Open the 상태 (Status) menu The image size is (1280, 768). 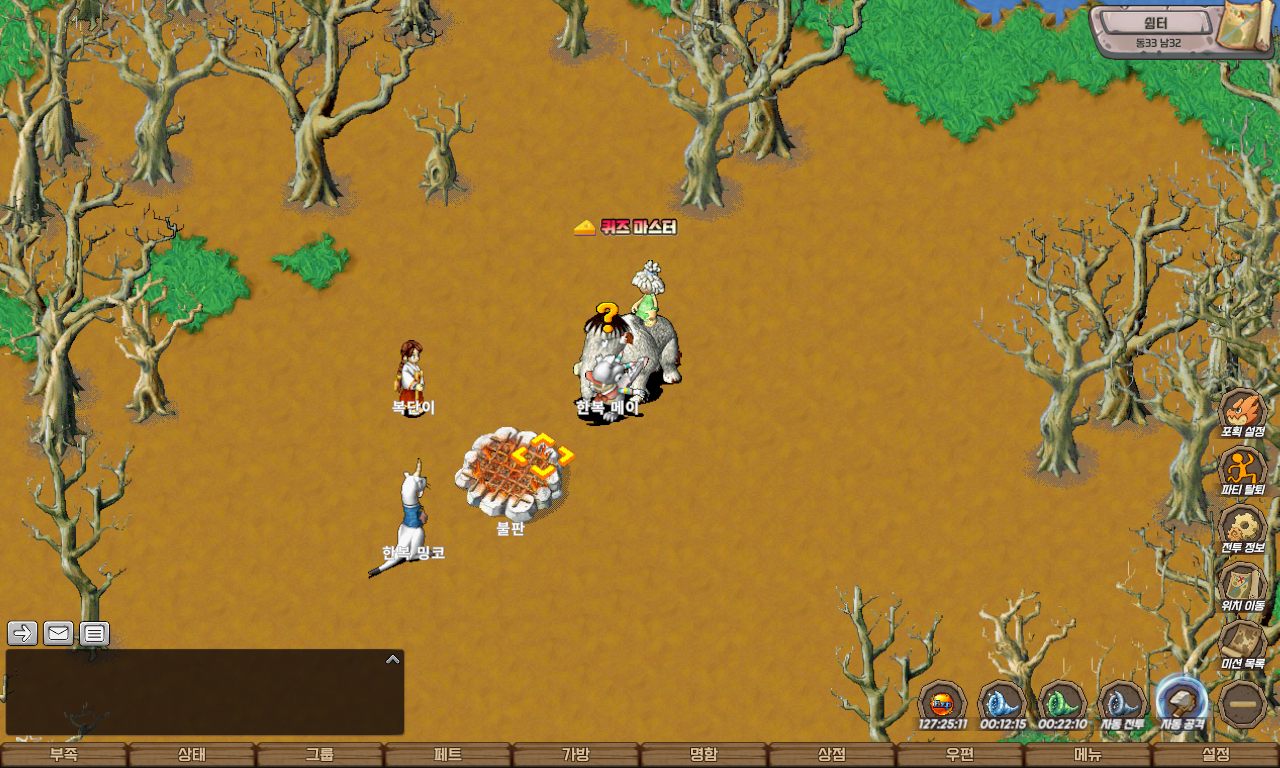[x=192, y=755]
